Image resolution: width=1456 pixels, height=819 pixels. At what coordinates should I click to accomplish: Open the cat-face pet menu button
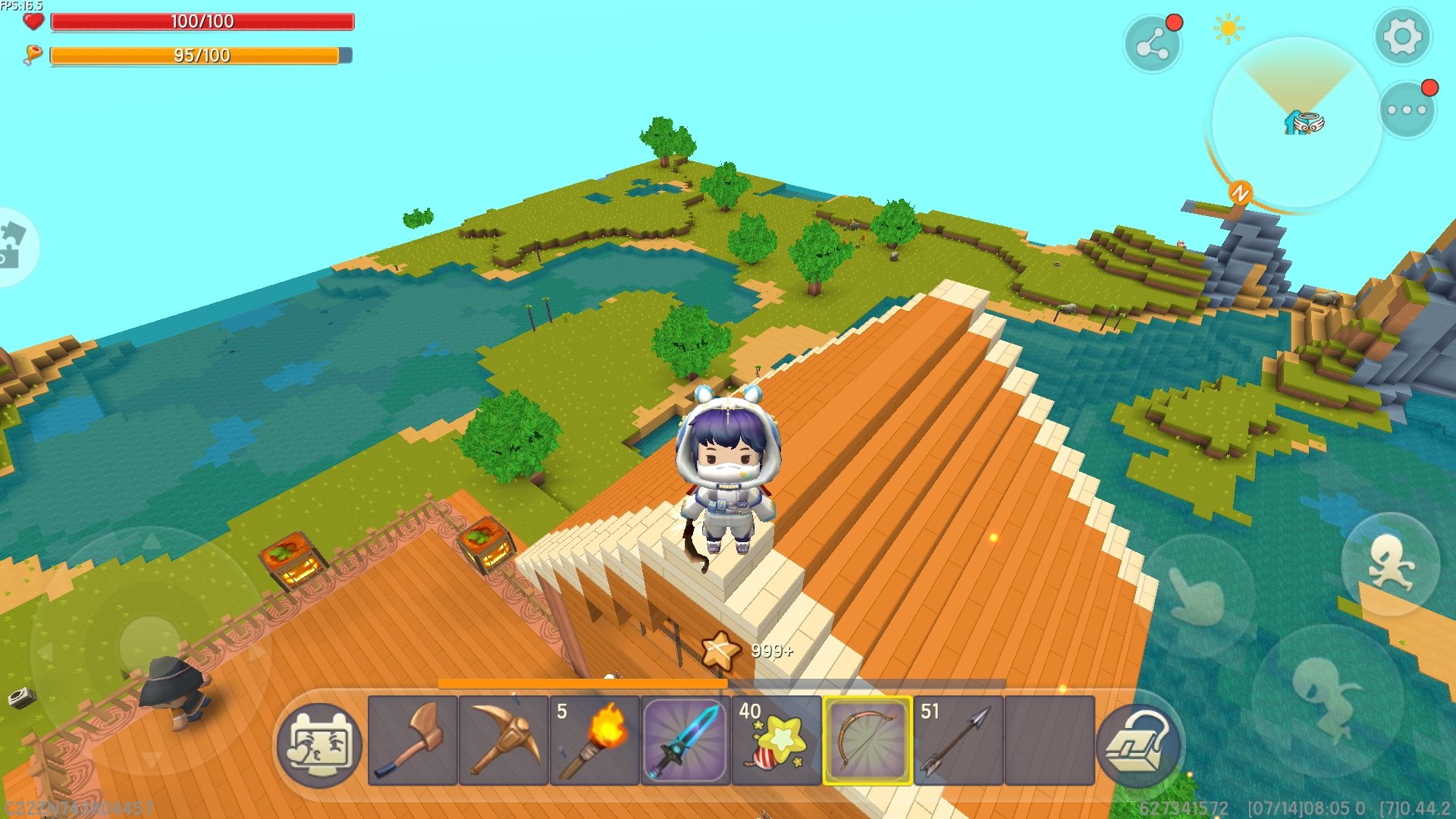pos(319,745)
